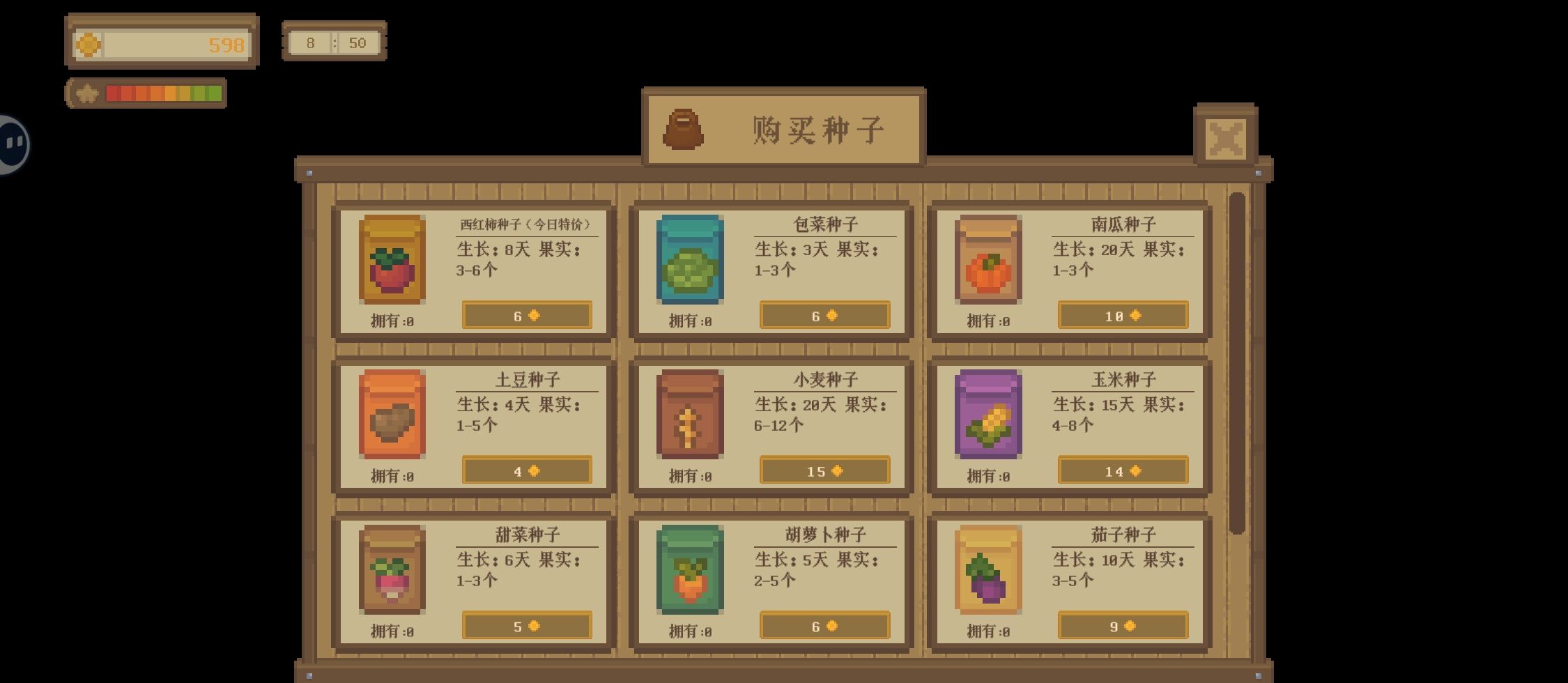
Task: Buy wheat seeds for 15 coins
Action: click(x=824, y=470)
